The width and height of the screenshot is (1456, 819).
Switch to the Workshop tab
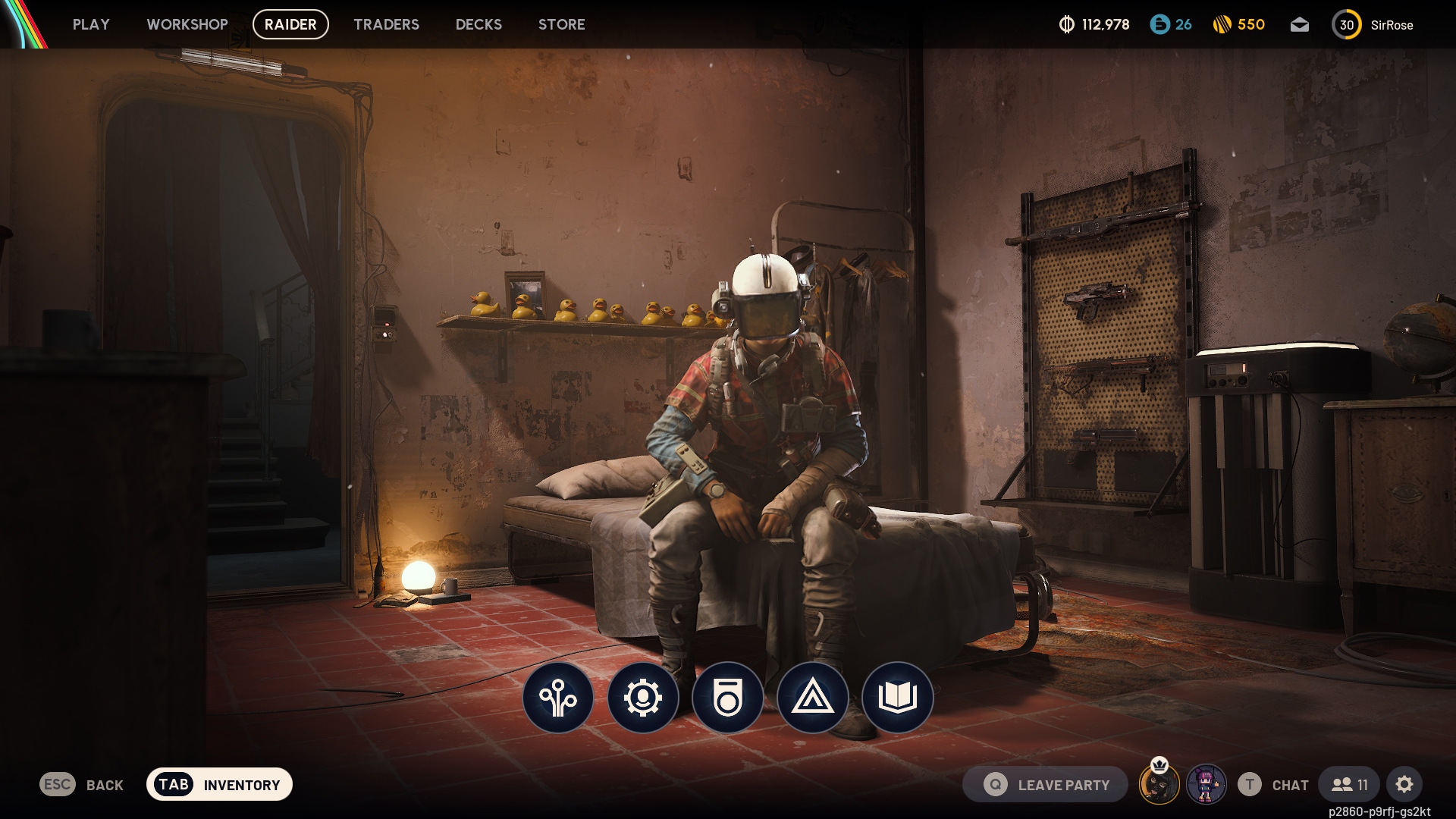pyautogui.click(x=187, y=24)
